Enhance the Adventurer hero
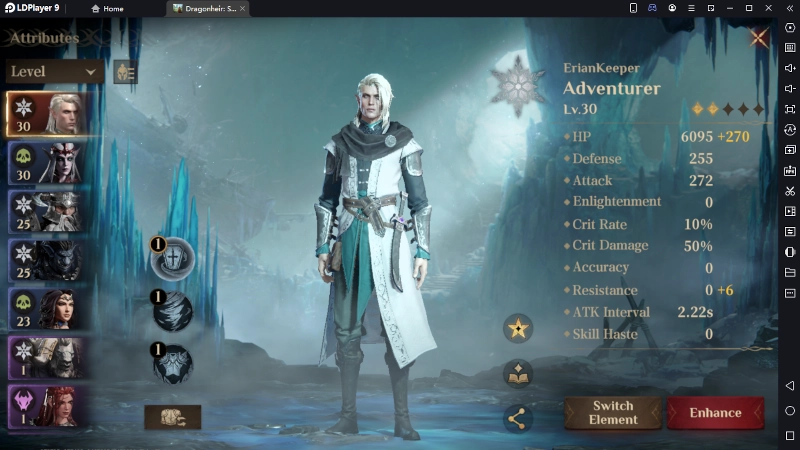 point(715,413)
